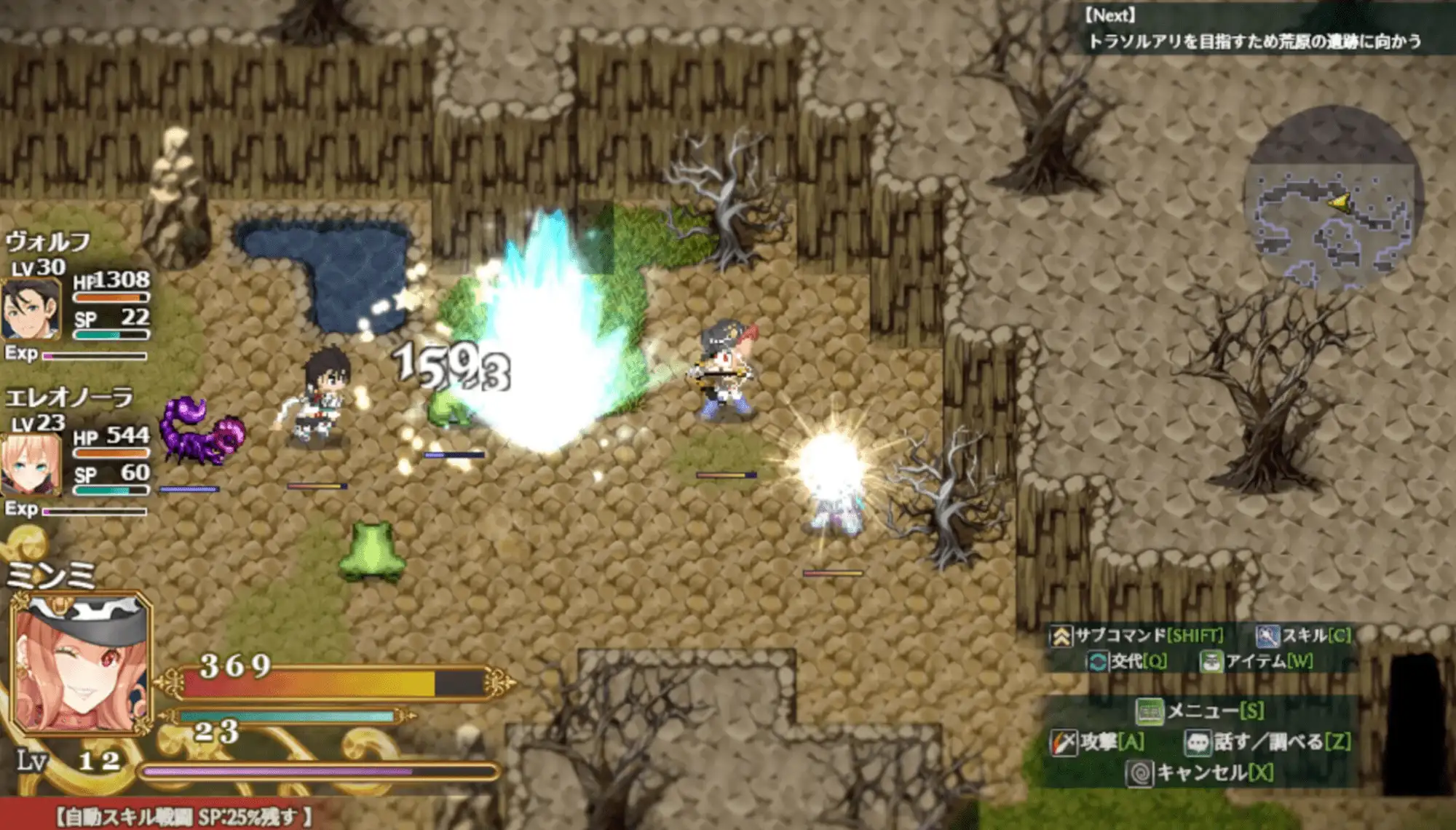Select エレオノーラ's party portrait
This screenshot has width=1456, height=830.
(31, 464)
